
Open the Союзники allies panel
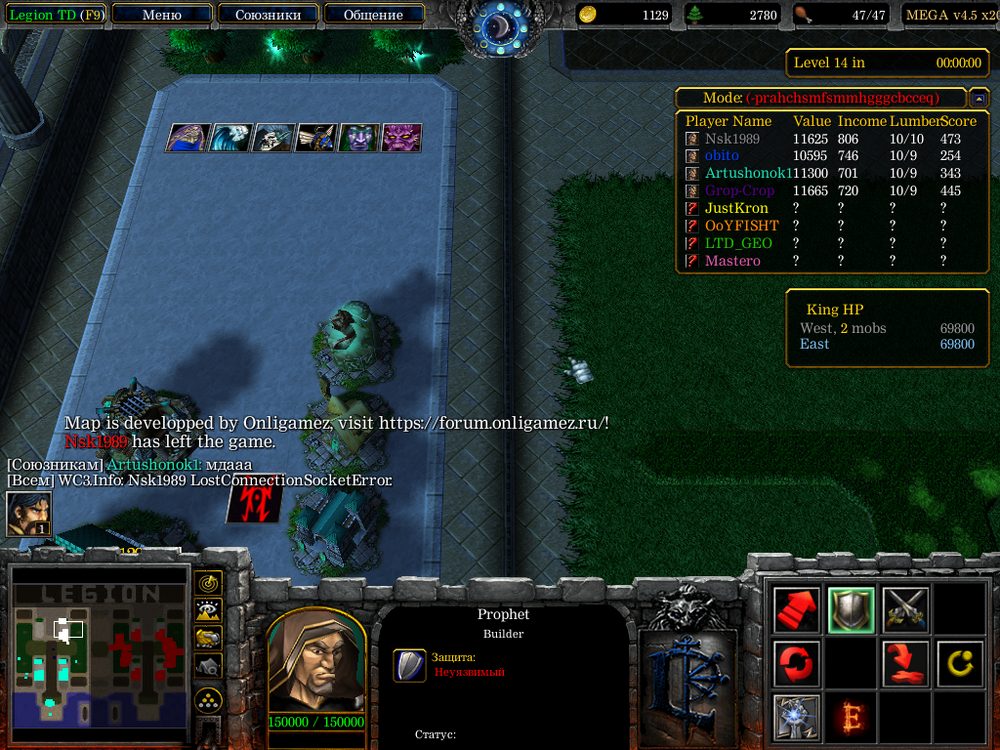pos(267,15)
